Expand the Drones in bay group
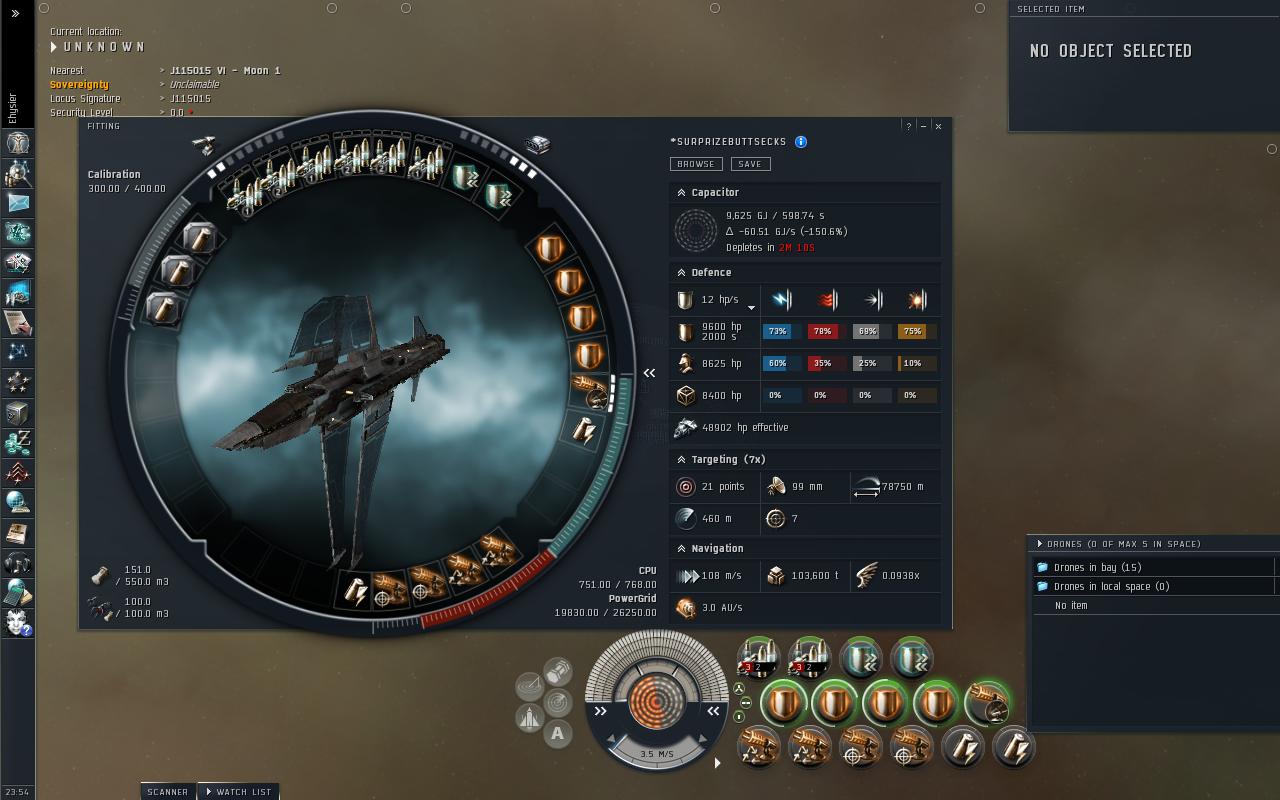Image resolution: width=1280 pixels, height=800 pixels. 1043,567
